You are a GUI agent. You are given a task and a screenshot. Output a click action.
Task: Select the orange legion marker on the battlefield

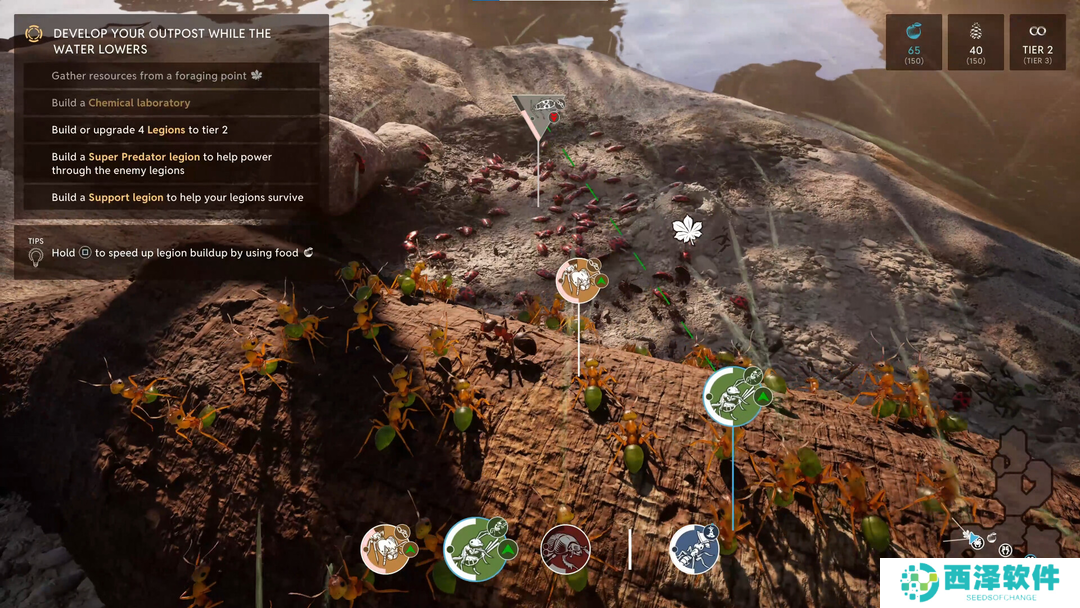coord(578,281)
